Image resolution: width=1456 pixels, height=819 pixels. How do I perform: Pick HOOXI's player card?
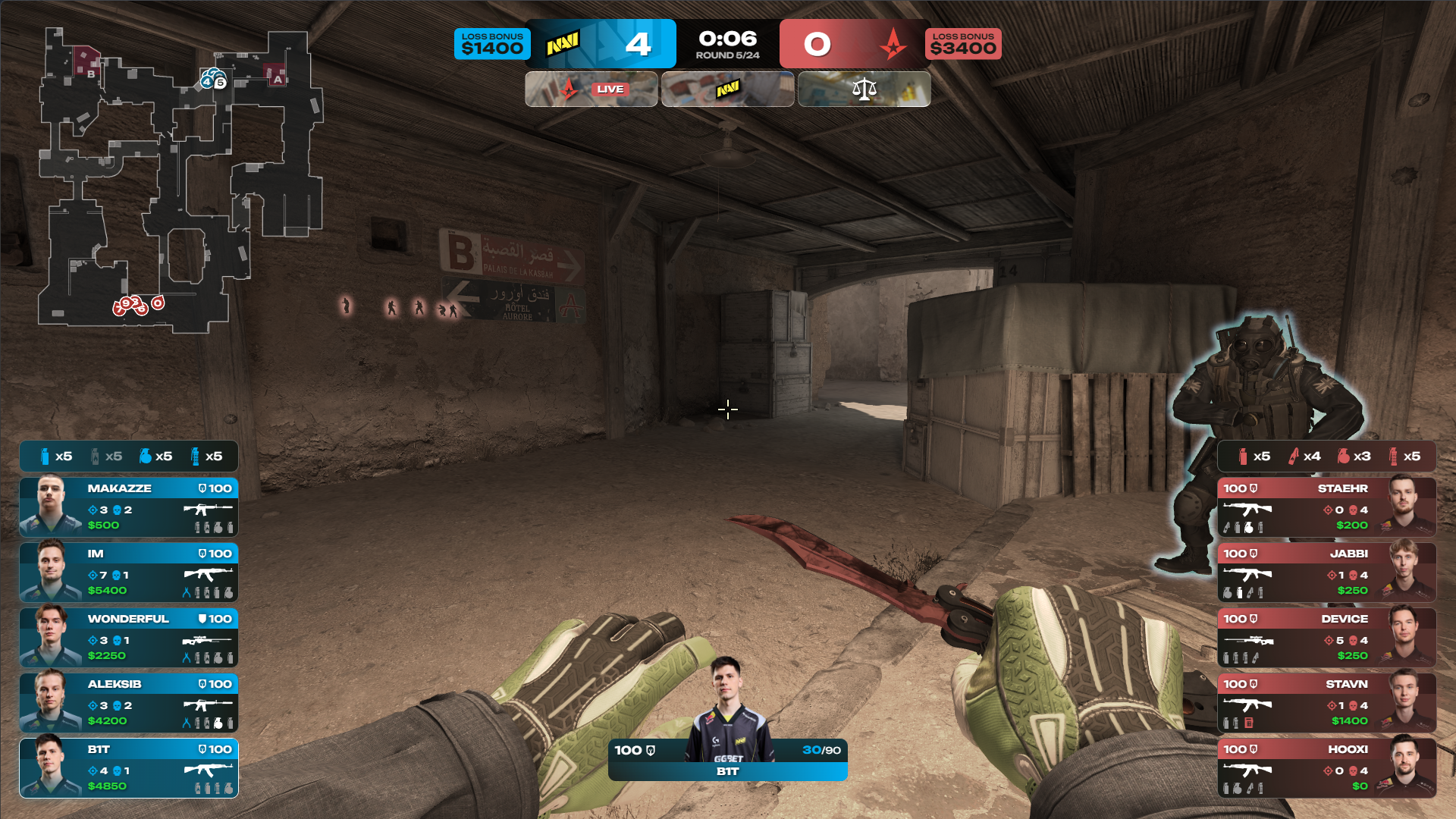coord(1326,767)
